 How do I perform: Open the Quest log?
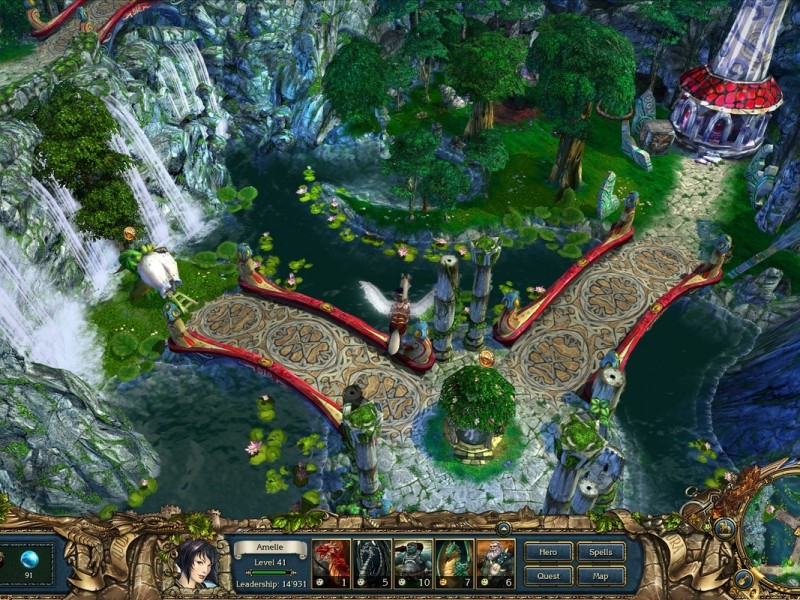(549, 575)
